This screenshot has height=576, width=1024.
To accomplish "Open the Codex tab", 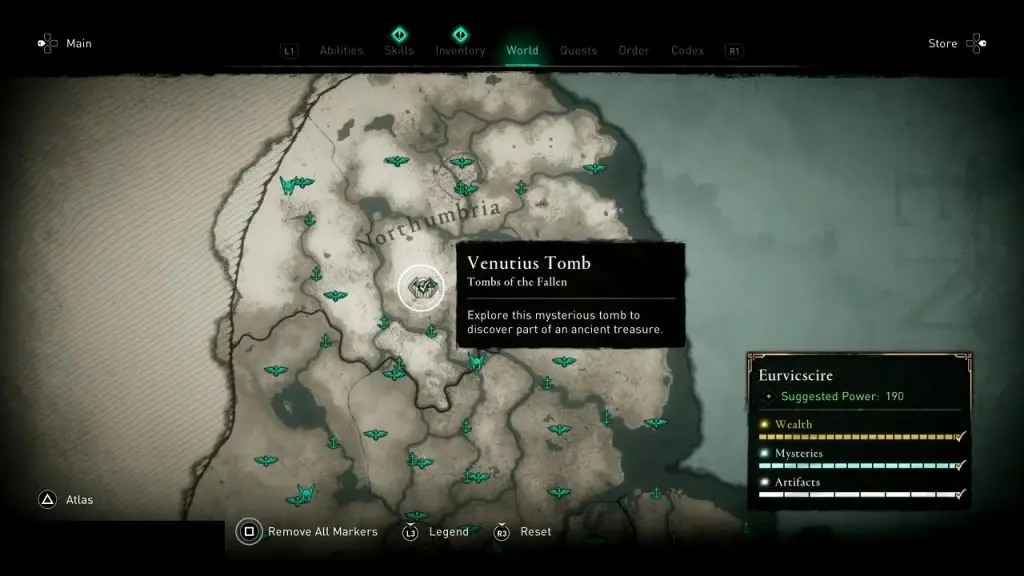I will (687, 51).
